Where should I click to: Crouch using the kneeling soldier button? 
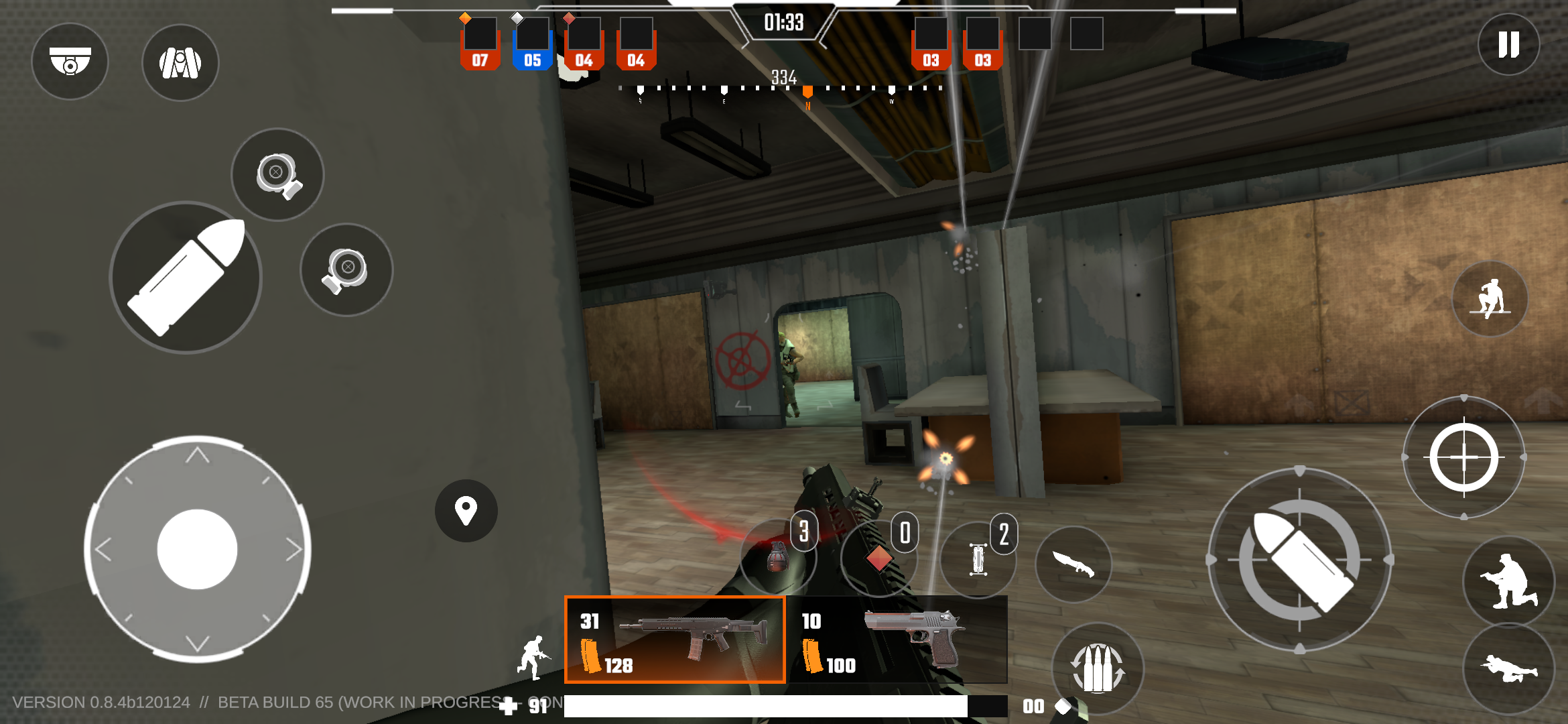tap(1508, 581)
